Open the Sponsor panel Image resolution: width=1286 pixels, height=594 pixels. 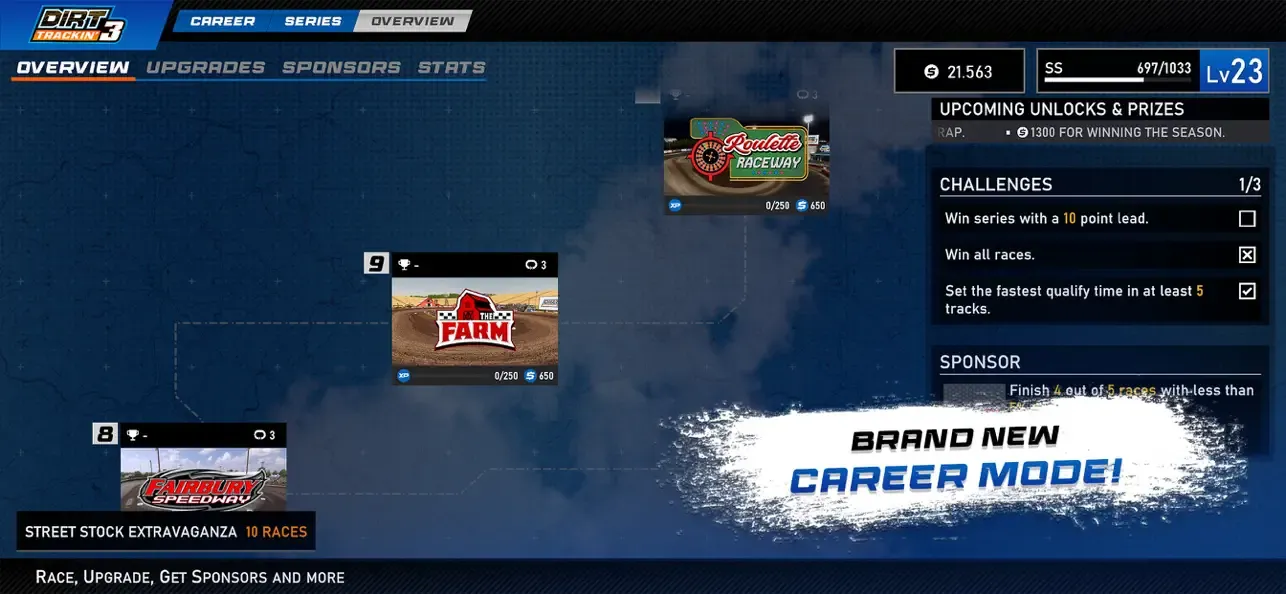tap(980, 362)
